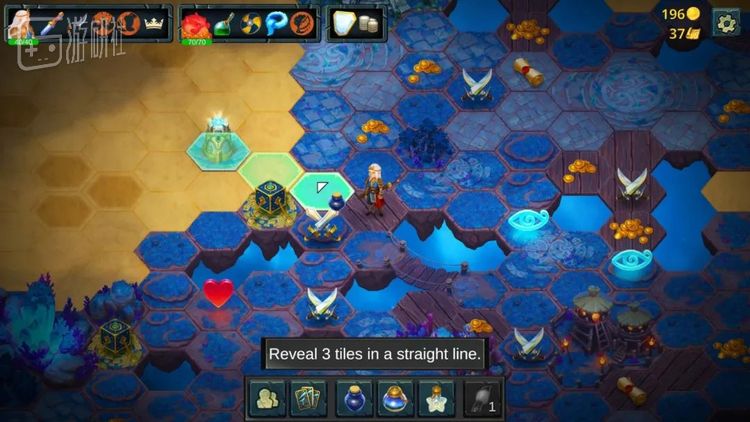Image resolution: width=750 pixels, height=422 pixels.
Task: Open the card deck hotbar slot
Action: tap(308, 399)
